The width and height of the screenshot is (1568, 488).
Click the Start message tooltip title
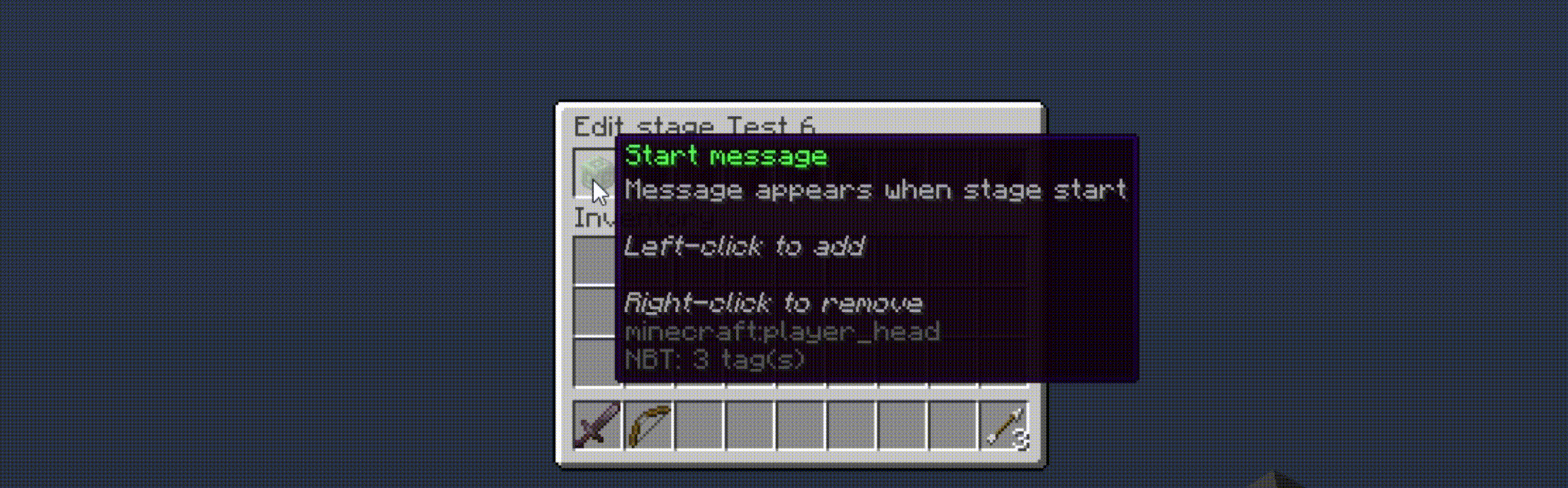[724, 156]
